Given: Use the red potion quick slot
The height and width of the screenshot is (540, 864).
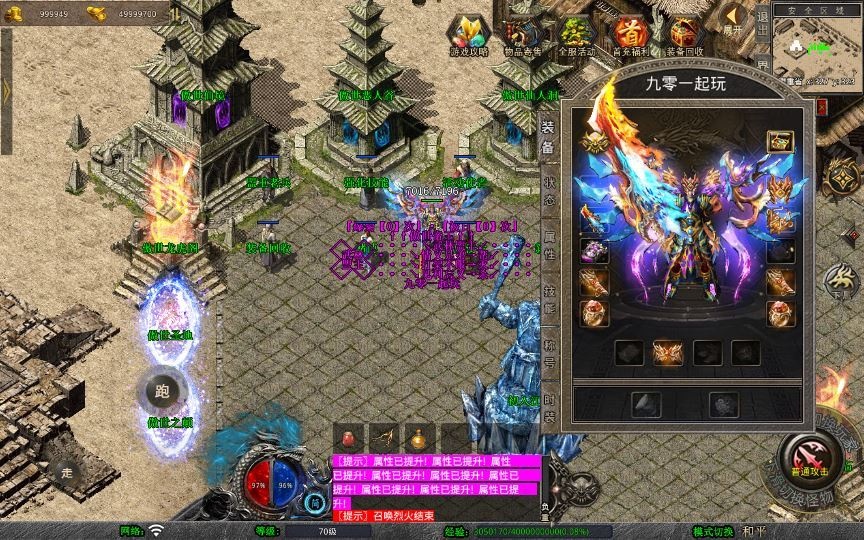Looking at the screenshot, I should pyautogui.click(x=348, y=438).
